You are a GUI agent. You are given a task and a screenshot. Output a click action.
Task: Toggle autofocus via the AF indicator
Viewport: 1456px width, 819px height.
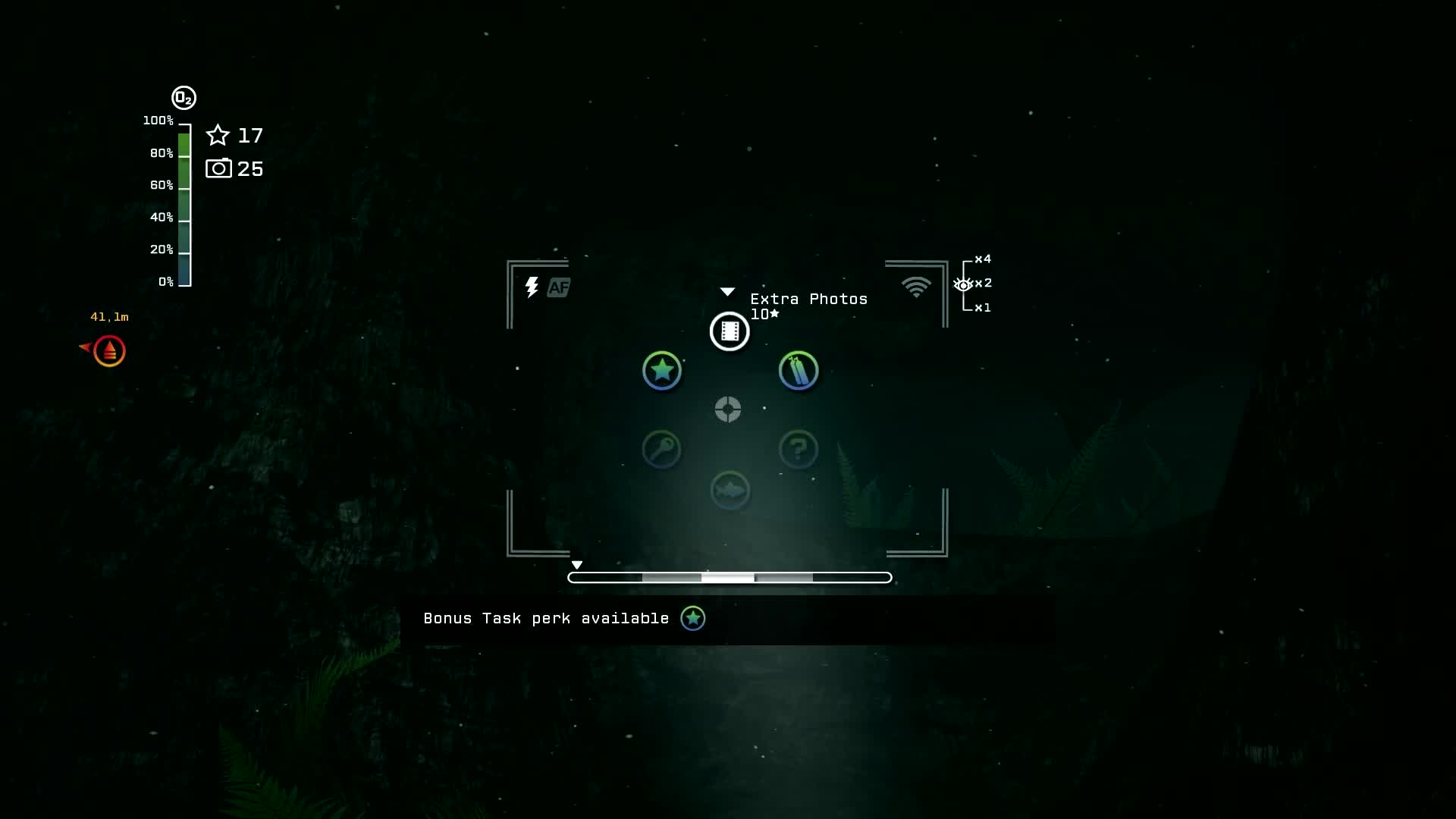pyautogui.click(x=559, y=287)
